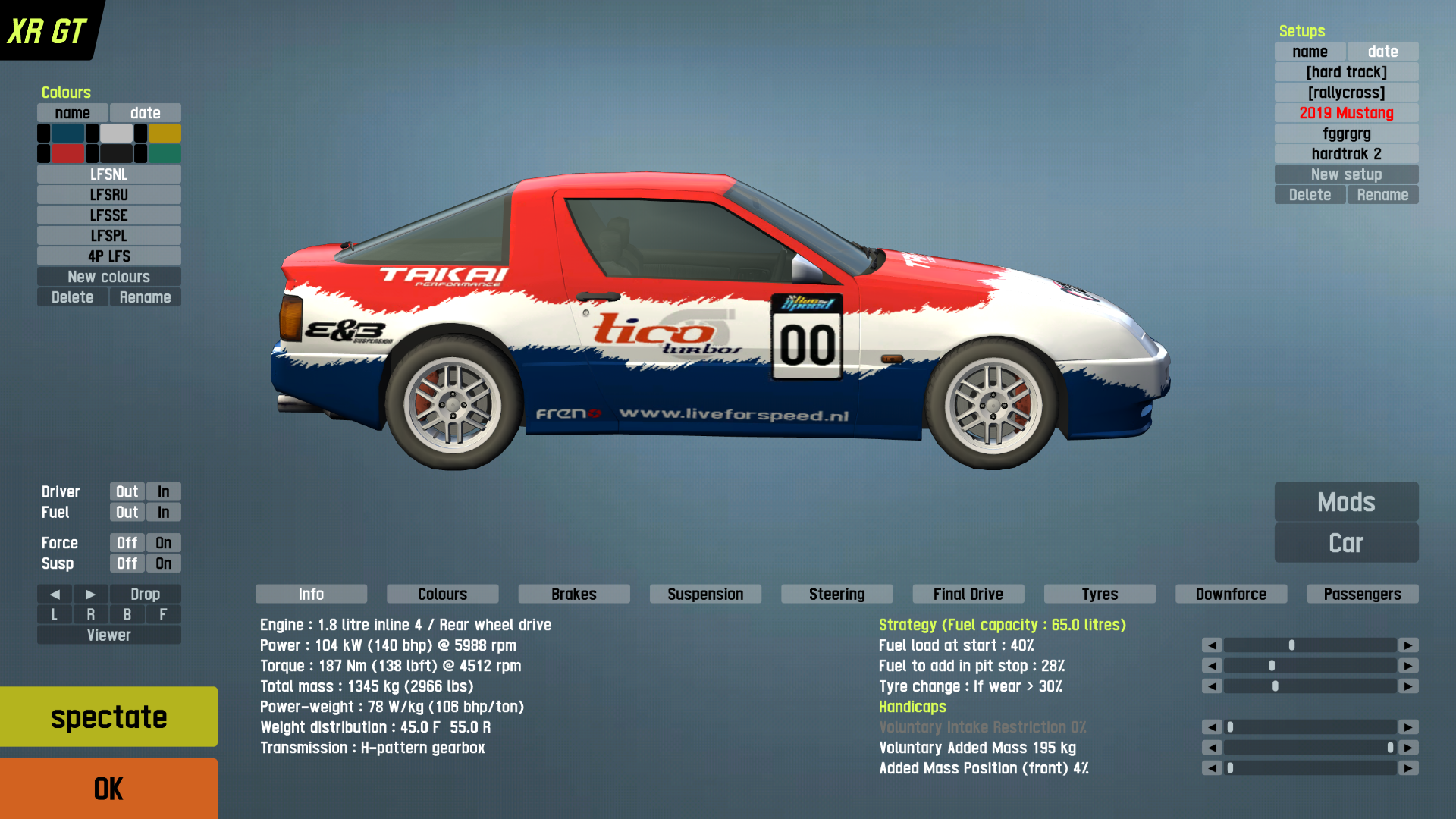The width and height of the screenshot is (1456, 819).
Task: Set Driver view to In
Action: pyautogui.click(x=163, y=492)
